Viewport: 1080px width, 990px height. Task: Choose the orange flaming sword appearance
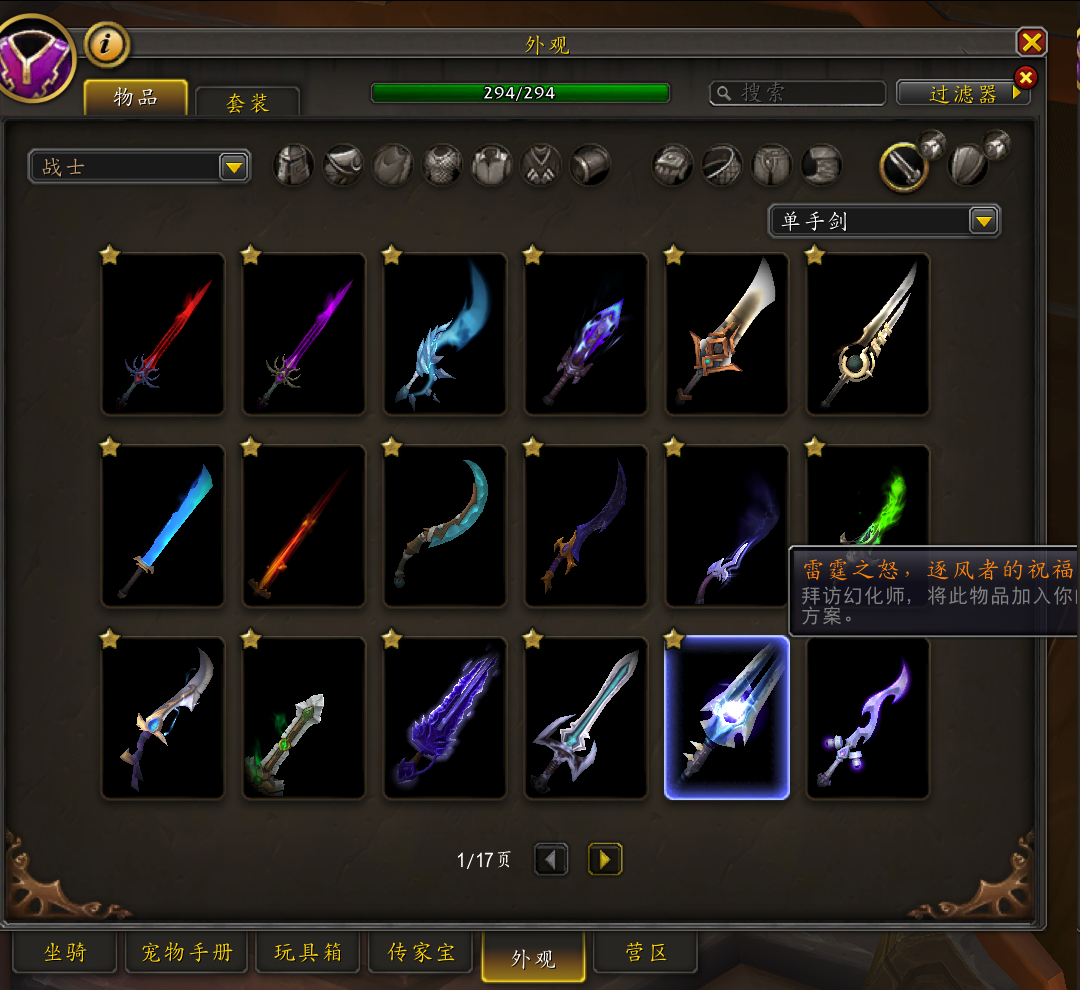point(304,525)
